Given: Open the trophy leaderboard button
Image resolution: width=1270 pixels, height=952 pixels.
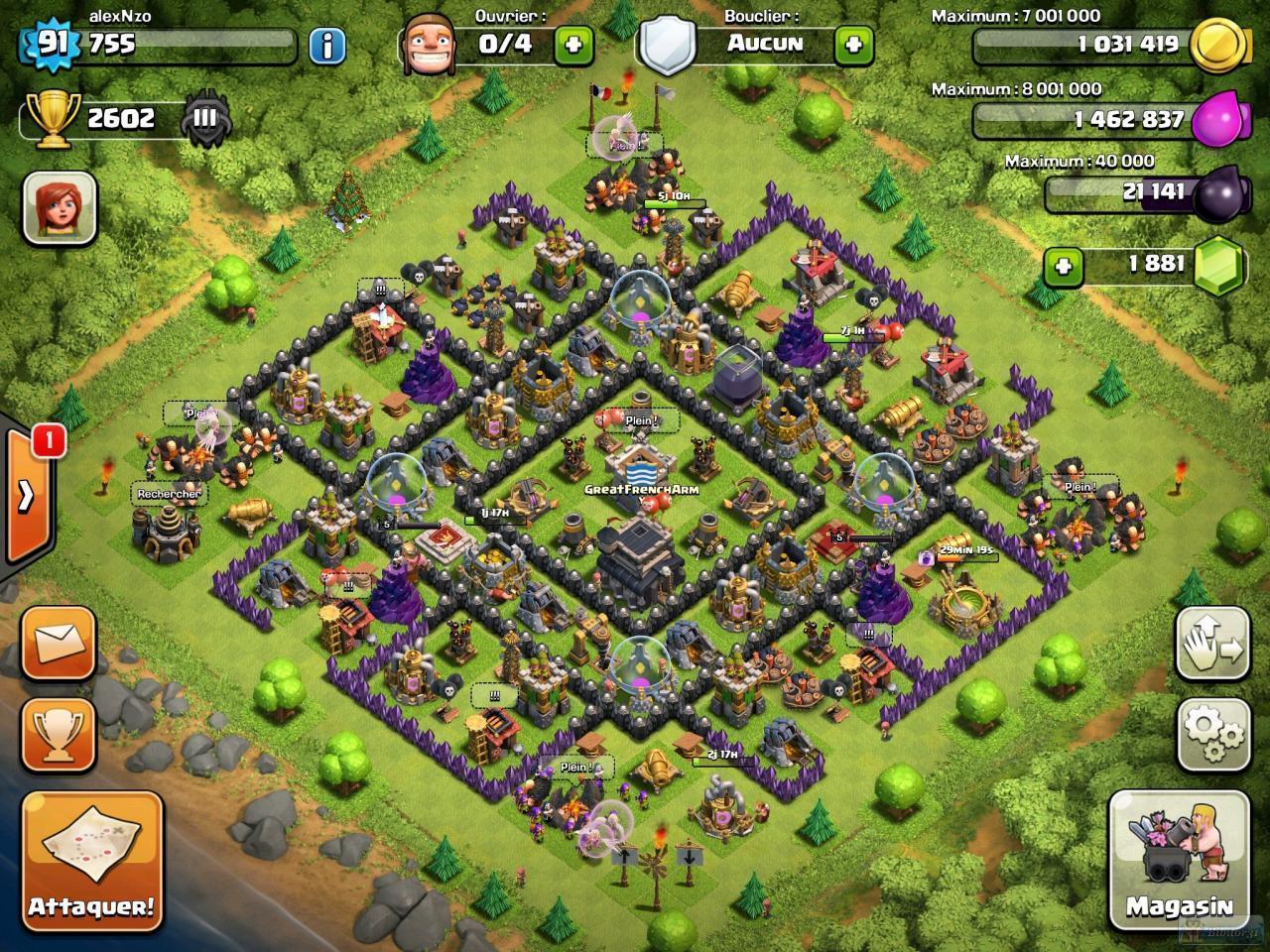Looking at the screenshot, I should pyautogui.click(x=59, y=735).
